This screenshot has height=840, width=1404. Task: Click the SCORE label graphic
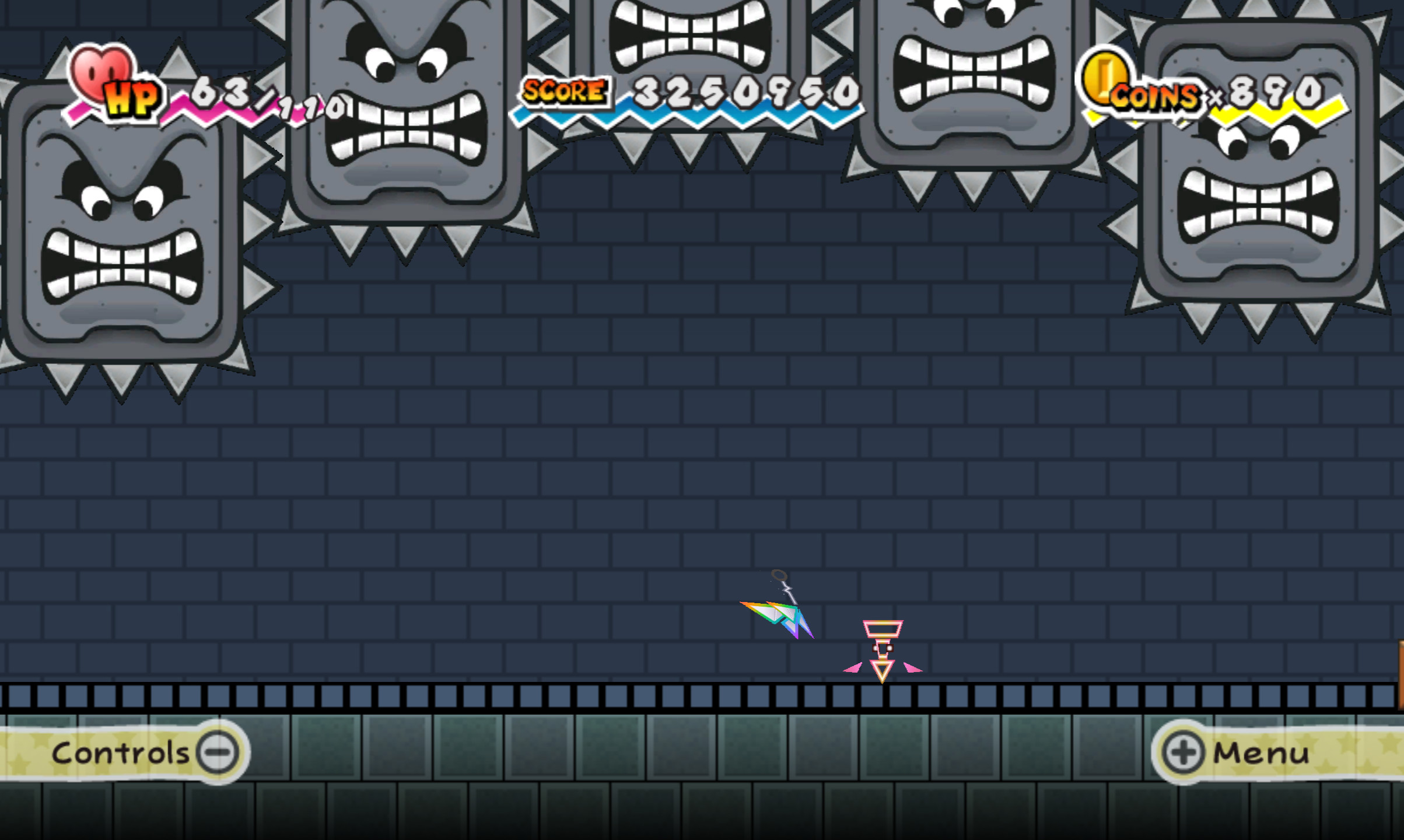[563, 90]
